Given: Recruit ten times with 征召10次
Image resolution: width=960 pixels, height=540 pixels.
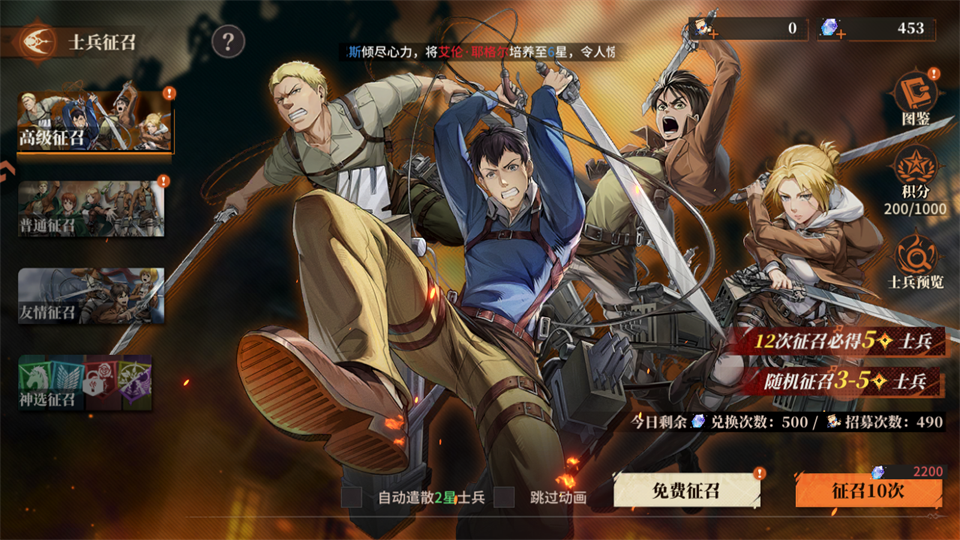Looking at the screenshot, I should click(868, 491).
